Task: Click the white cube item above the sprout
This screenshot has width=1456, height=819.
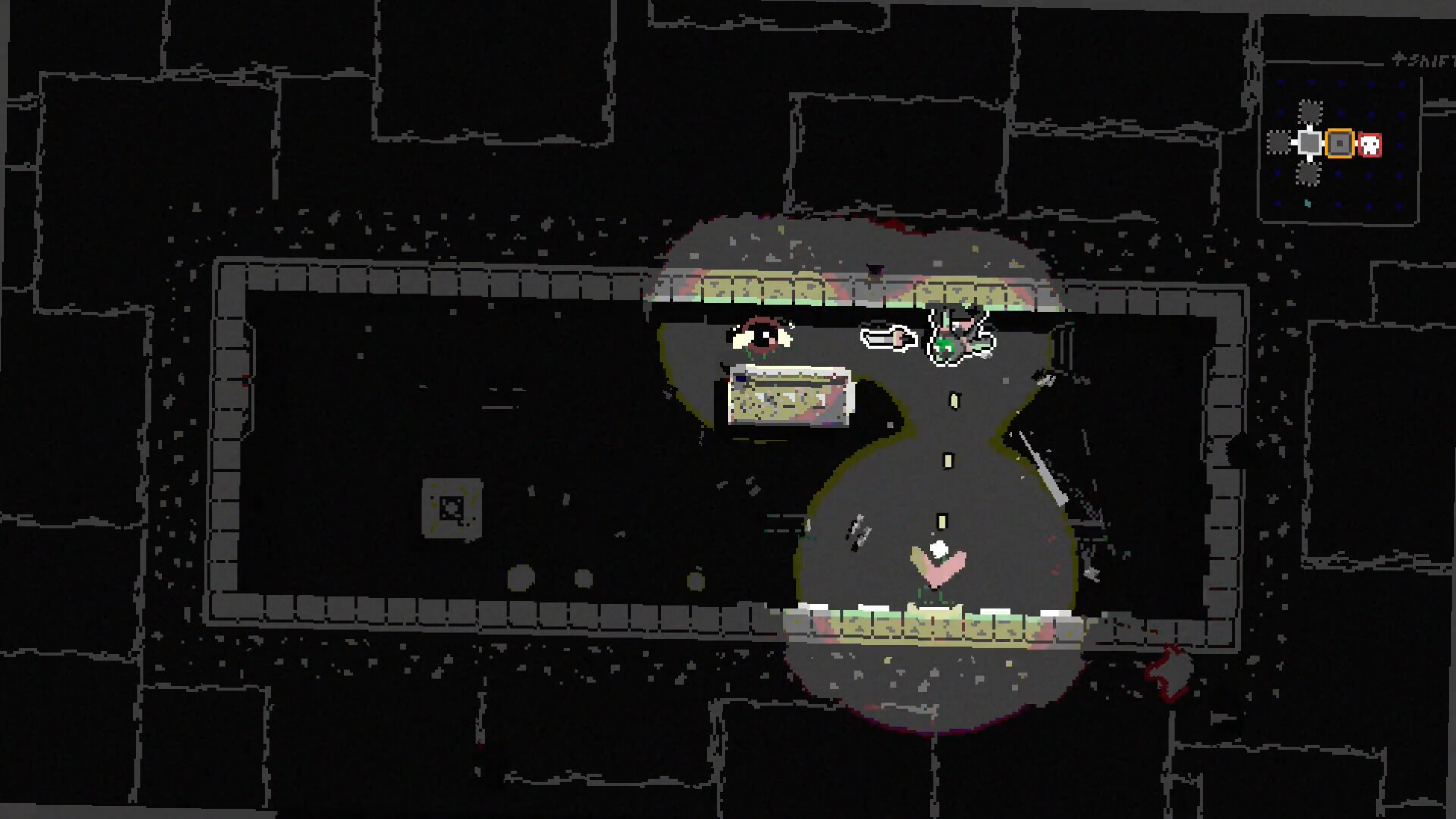Action: point(938,548)
